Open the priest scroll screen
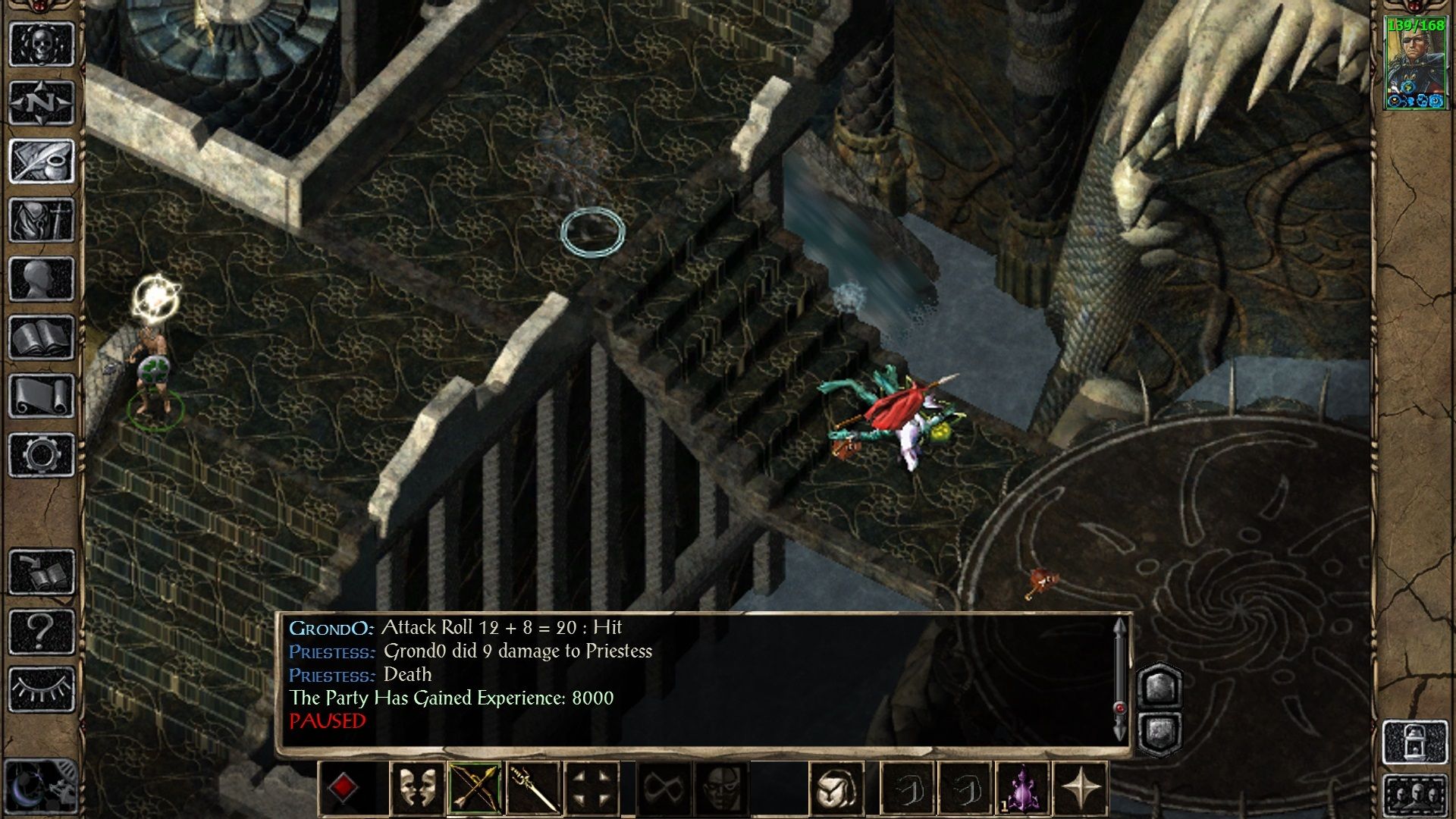This screenshot has width=1456, height=819. (x=42, y=396)
